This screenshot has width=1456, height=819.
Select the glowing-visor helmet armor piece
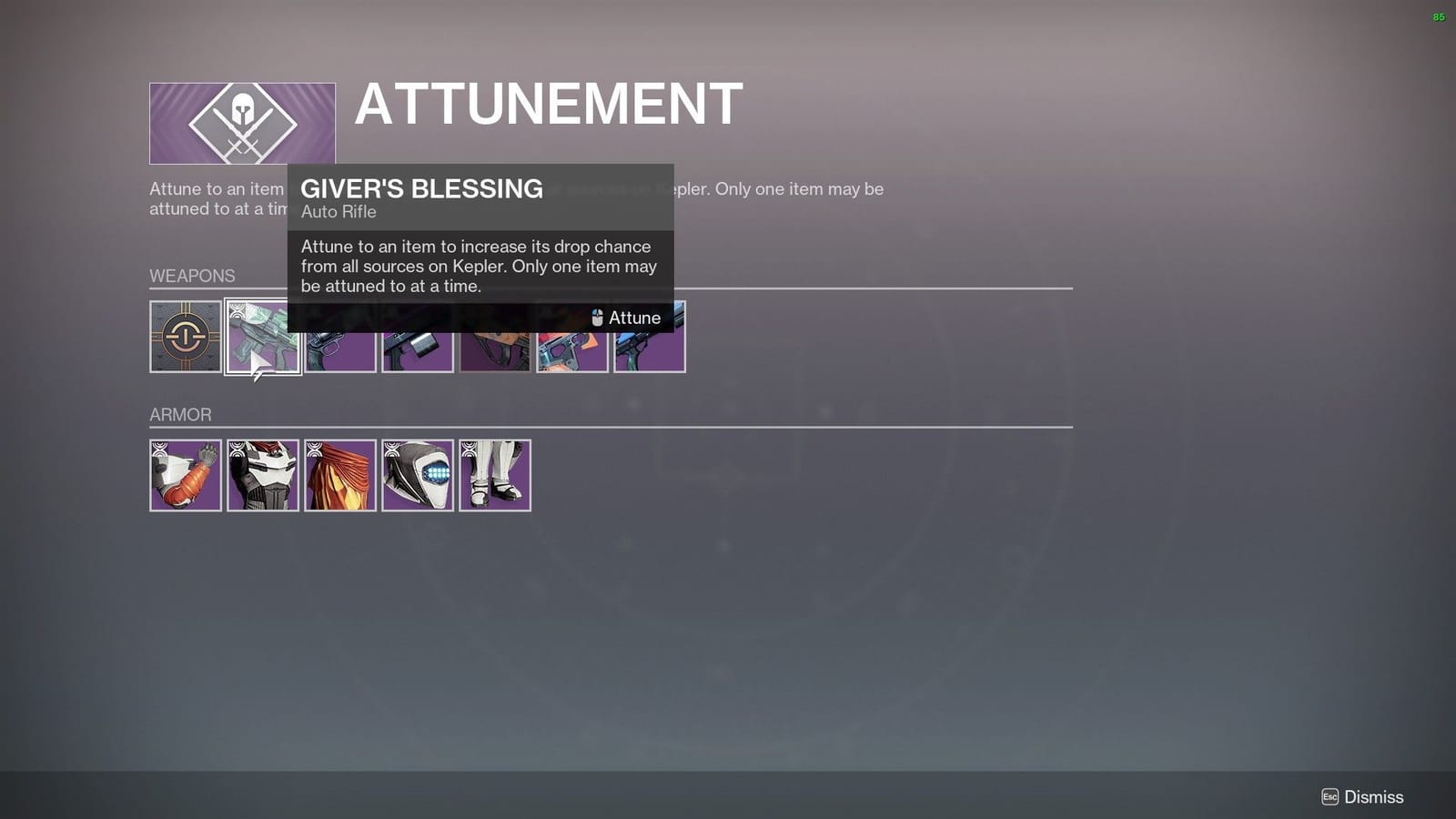point(417,475)
